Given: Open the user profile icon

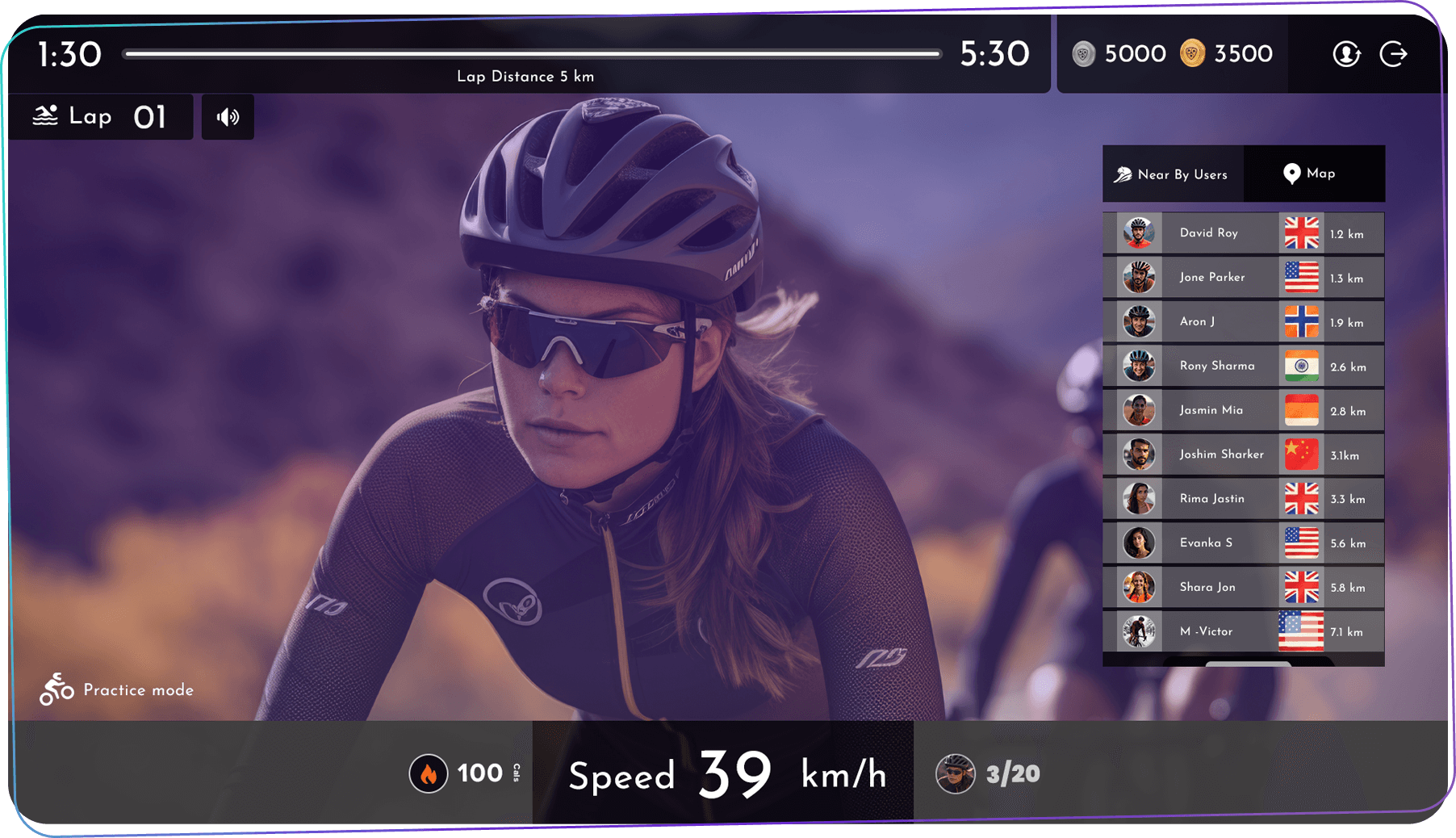Looking at the screenshot, I should click(1346, 54).
